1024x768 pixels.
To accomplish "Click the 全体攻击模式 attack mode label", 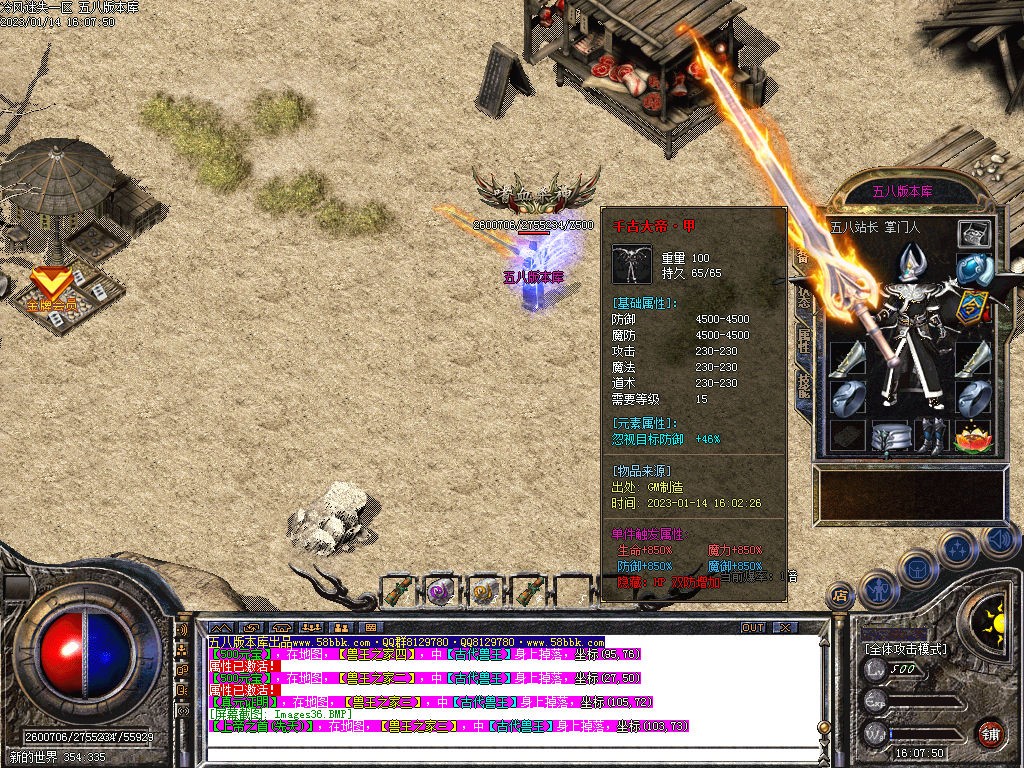I will pos(905,649).
